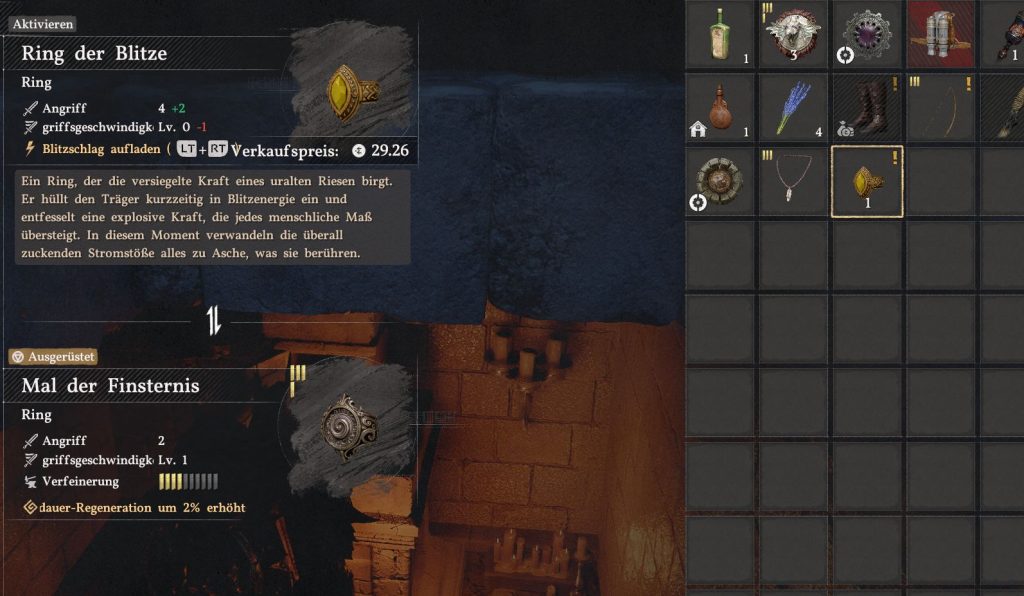Image resolution: width=1024 pixels, height=596 pixels.
Task: Select the twin metal canisters on red background
Action: pos(940,34)
